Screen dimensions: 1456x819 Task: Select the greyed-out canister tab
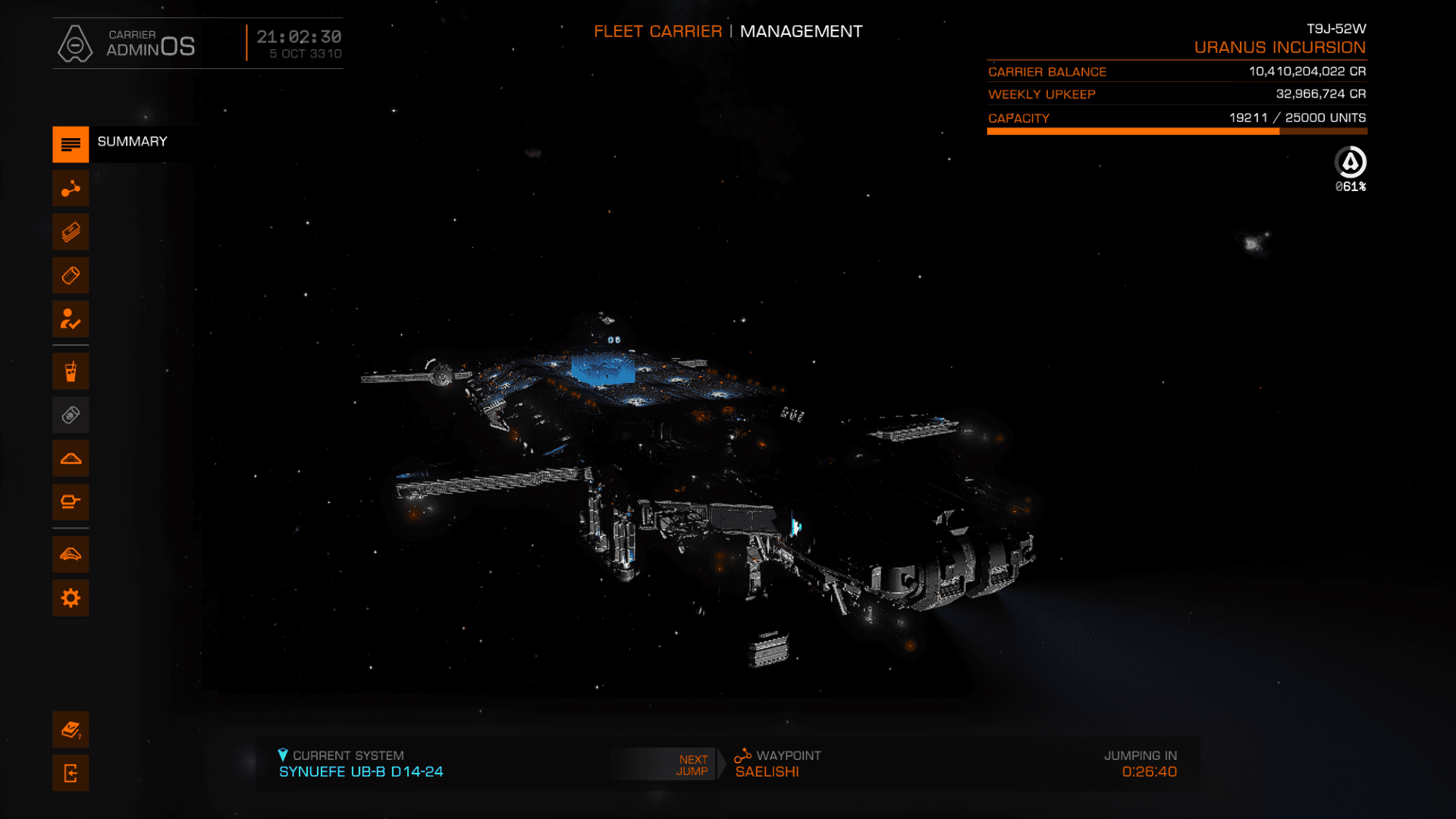click(x=71, y=415)
